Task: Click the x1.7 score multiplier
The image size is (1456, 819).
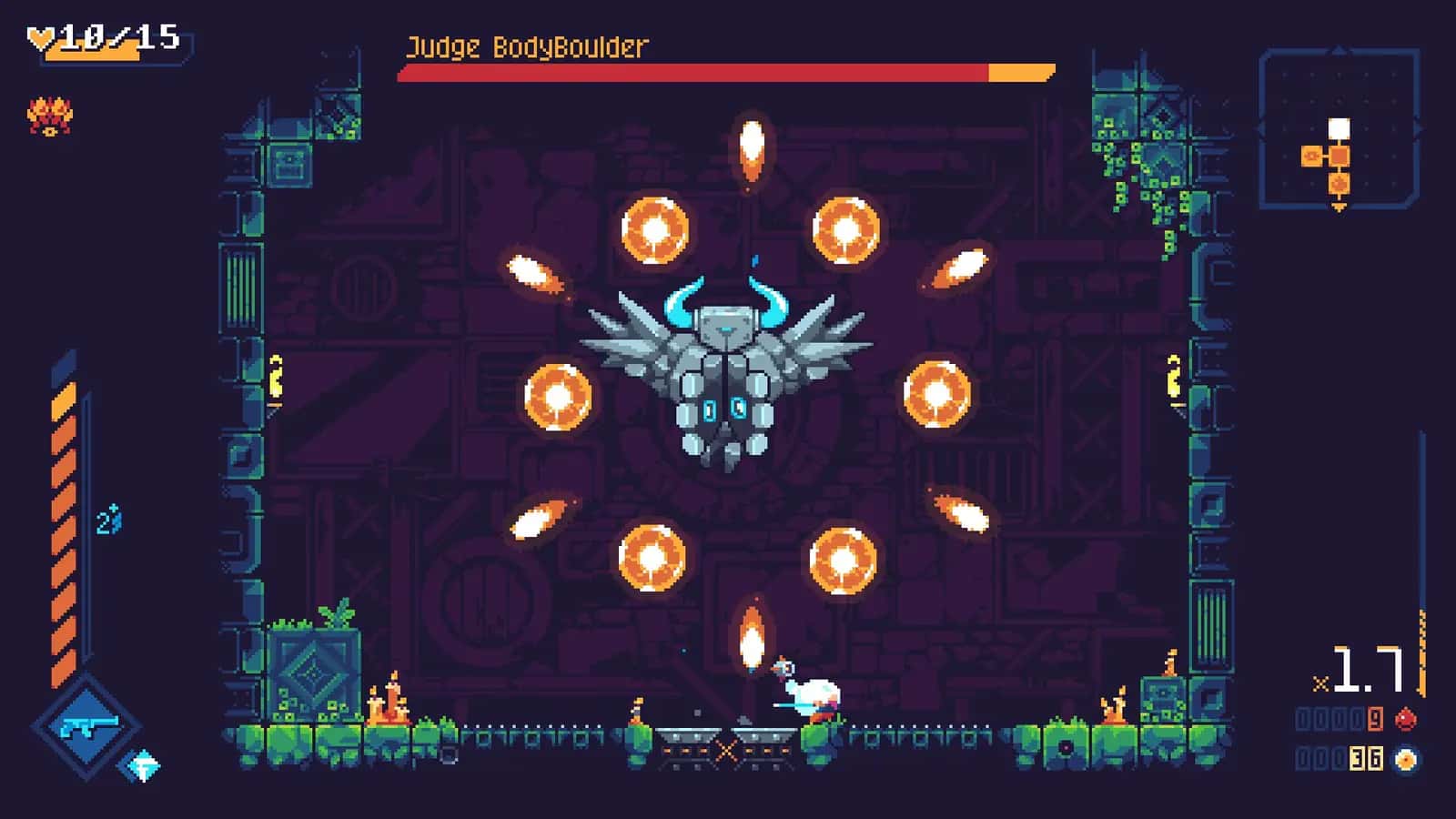Action: tap(1359, 670)
